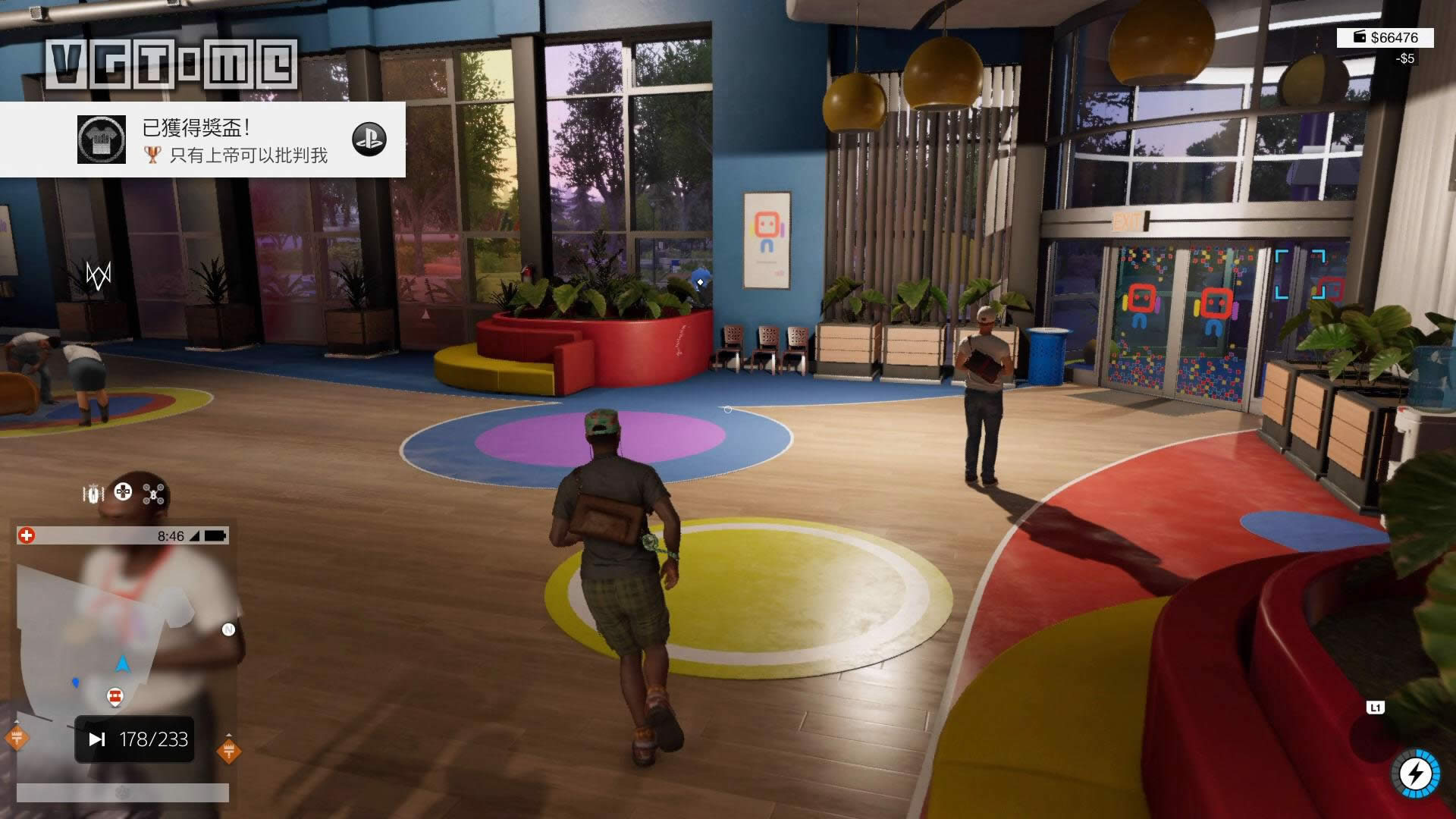Skip to next image in 178/233 viewer
Screen dimensions: 1456x819
pos(97,739)
